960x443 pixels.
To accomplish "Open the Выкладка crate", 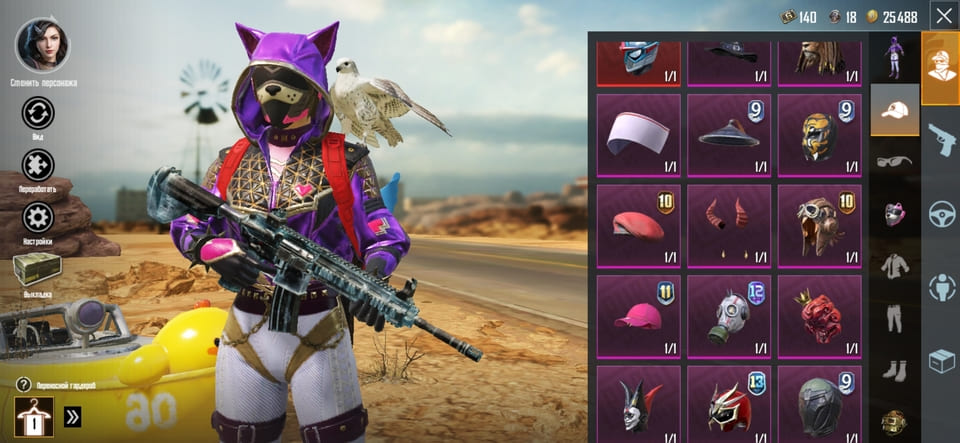I will 38,270.
